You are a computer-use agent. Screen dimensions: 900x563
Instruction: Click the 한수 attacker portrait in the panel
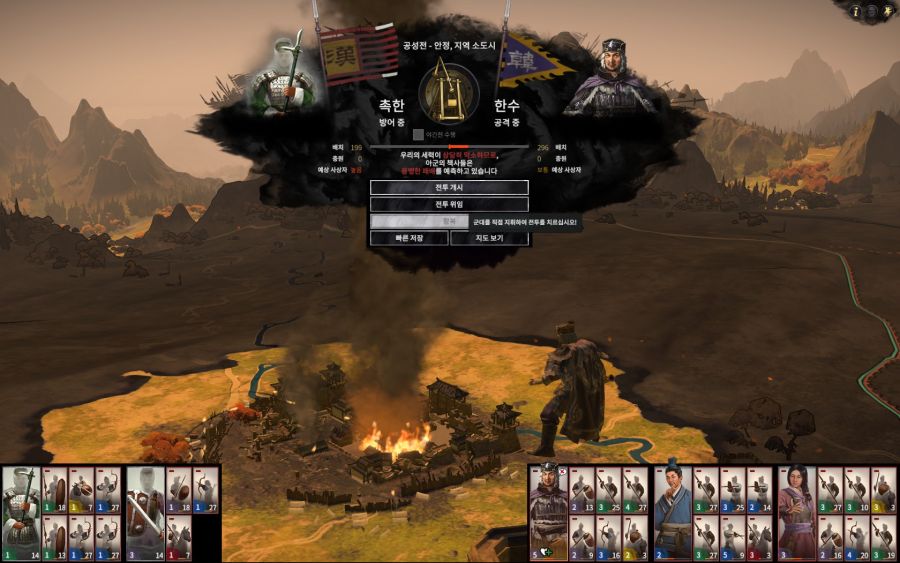pos(611,76)
